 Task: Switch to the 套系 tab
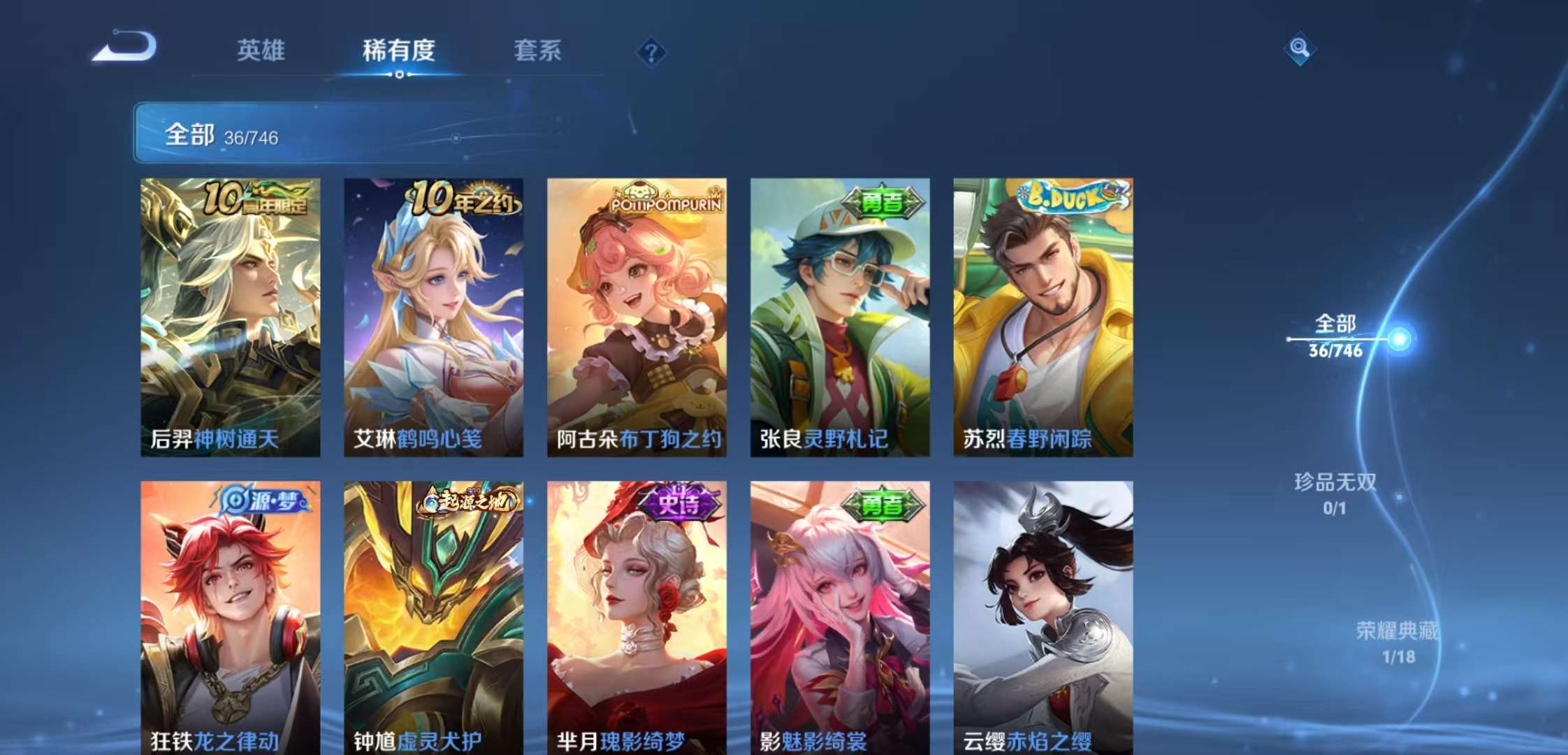539,50
